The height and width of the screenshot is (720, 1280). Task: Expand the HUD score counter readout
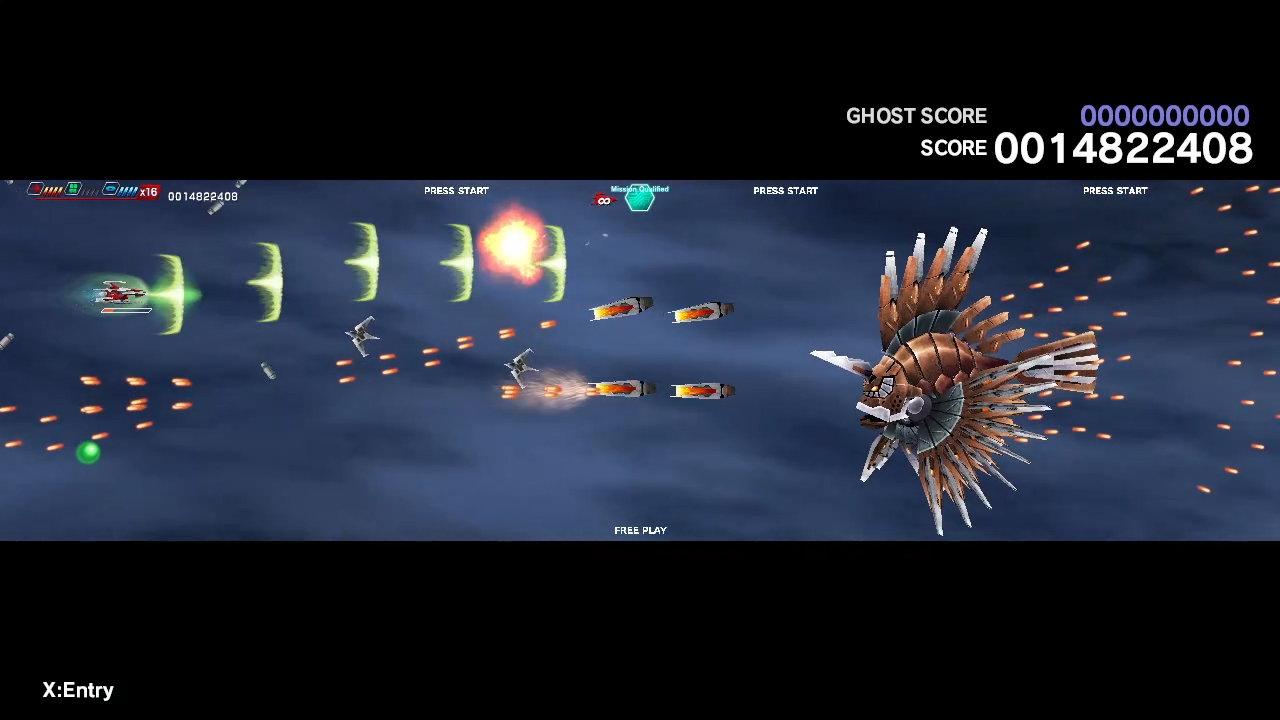pos(203,196)
